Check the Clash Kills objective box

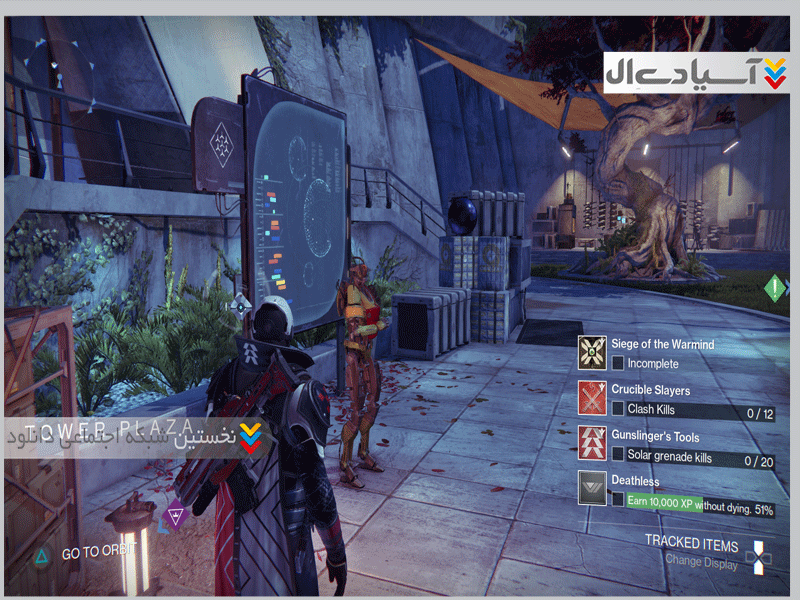tap(619, 409)
